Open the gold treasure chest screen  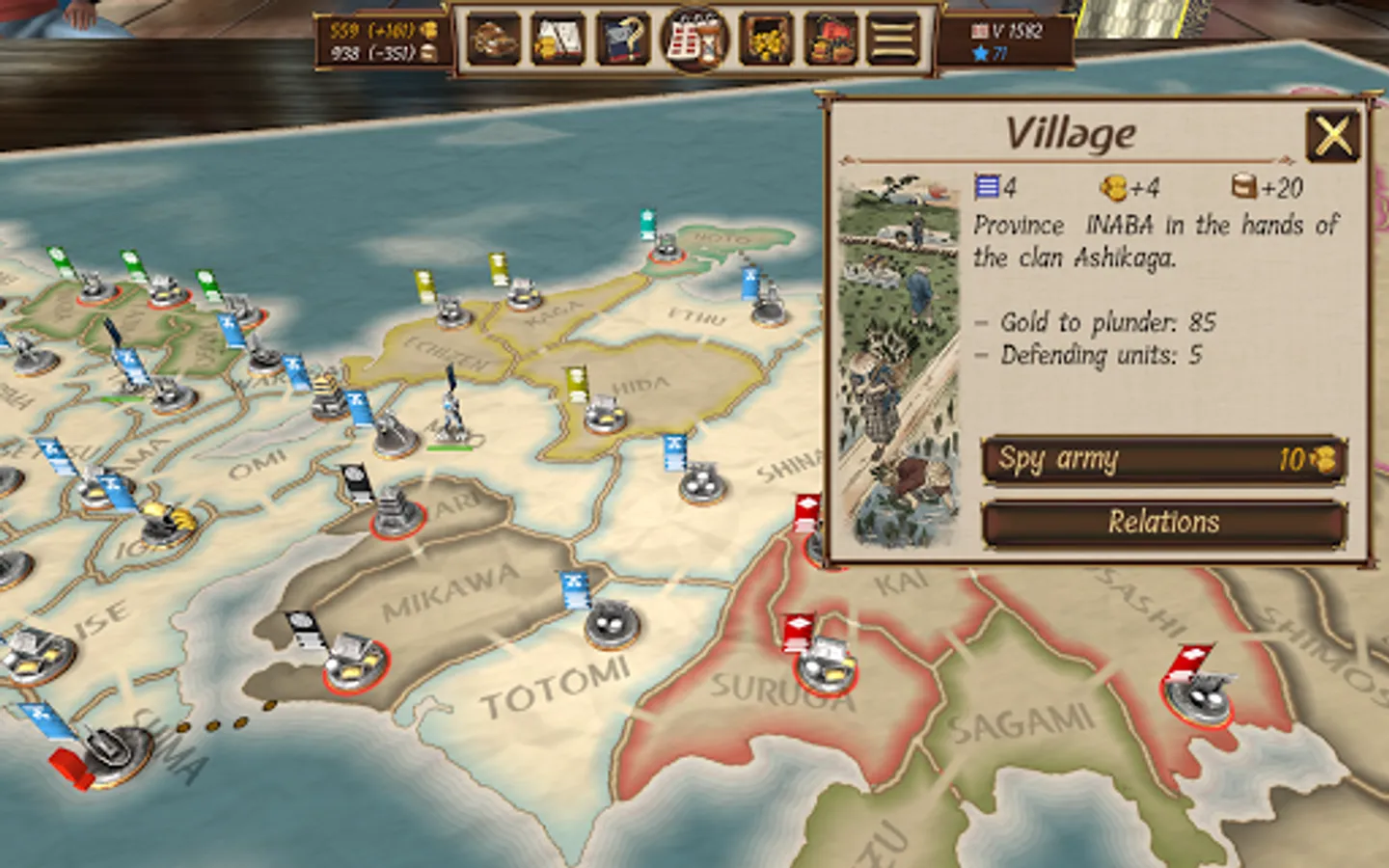pos(767,40)
